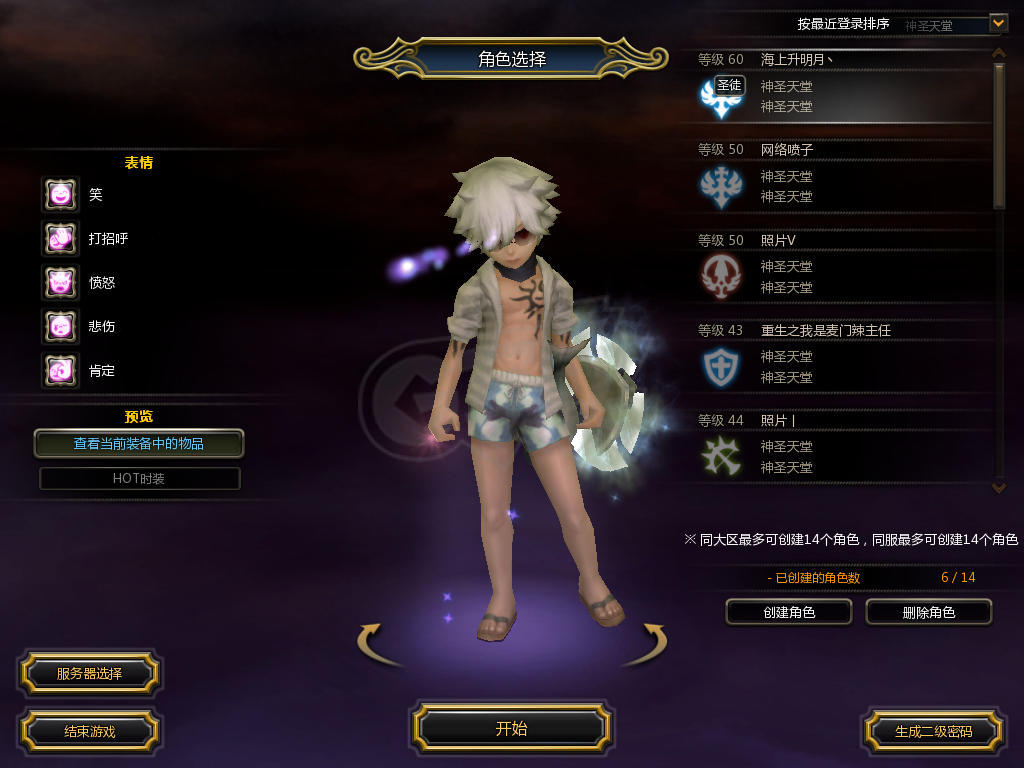The image size is (1024, 768).
Task: Click 创建角色 to create character
Action: [788, 612]
